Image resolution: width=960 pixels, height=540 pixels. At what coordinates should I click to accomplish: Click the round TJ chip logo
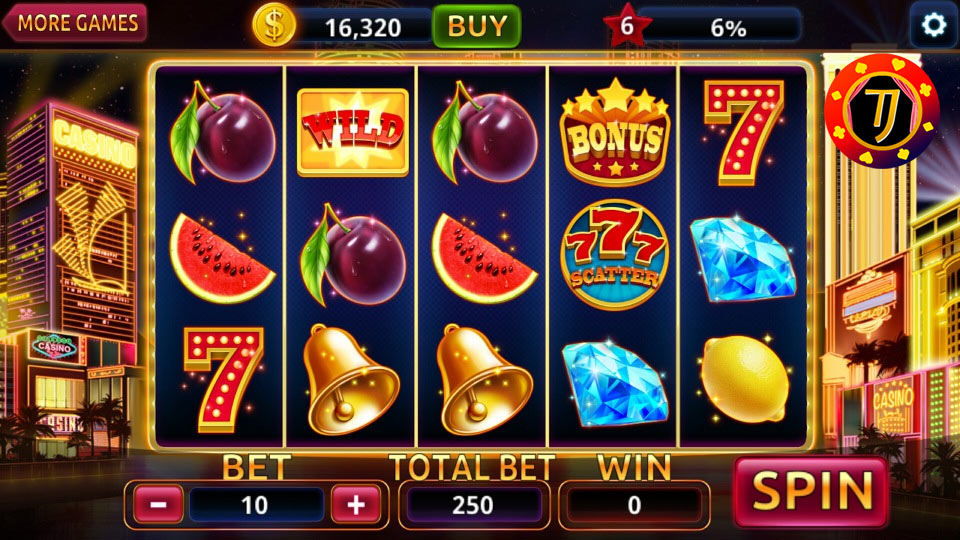point(882,111)
